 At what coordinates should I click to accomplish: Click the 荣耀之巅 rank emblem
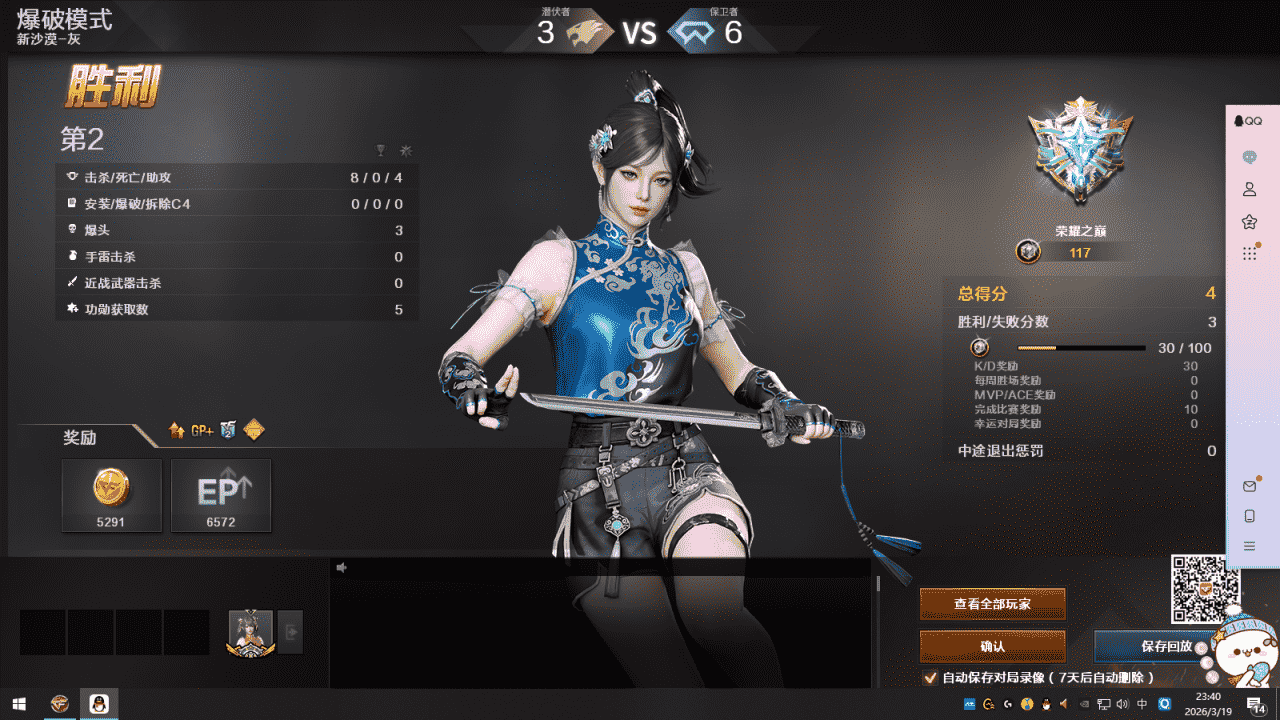point(1080,150)
